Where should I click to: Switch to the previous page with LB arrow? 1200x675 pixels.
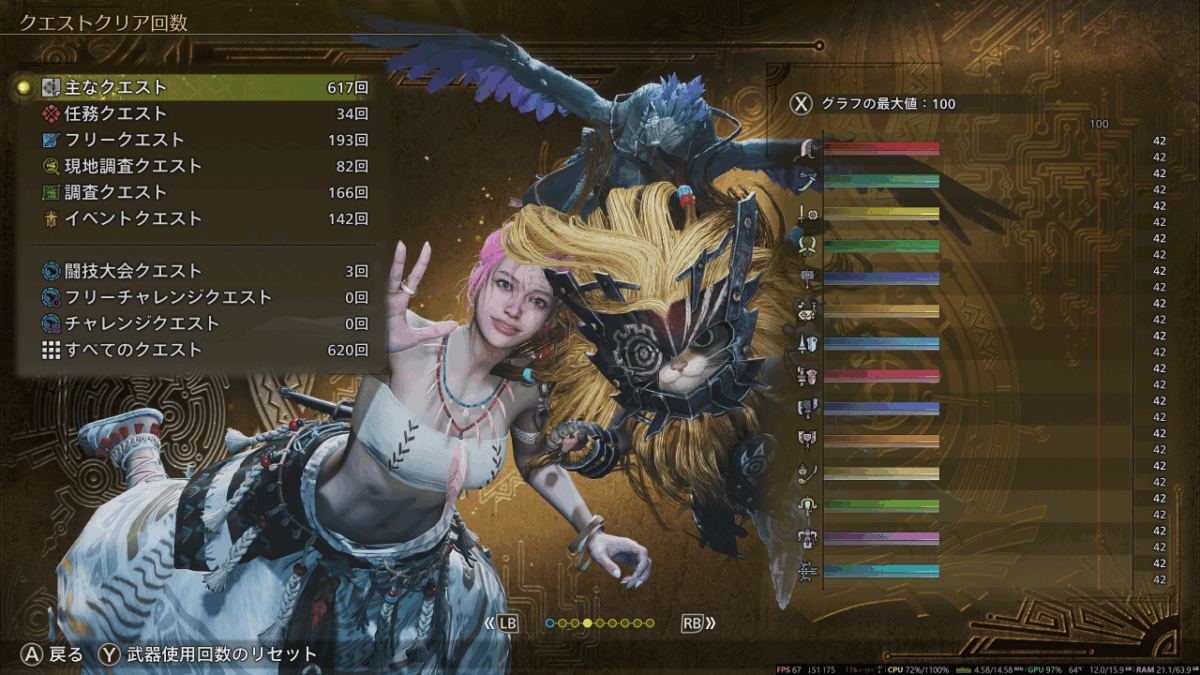(503, 623)
